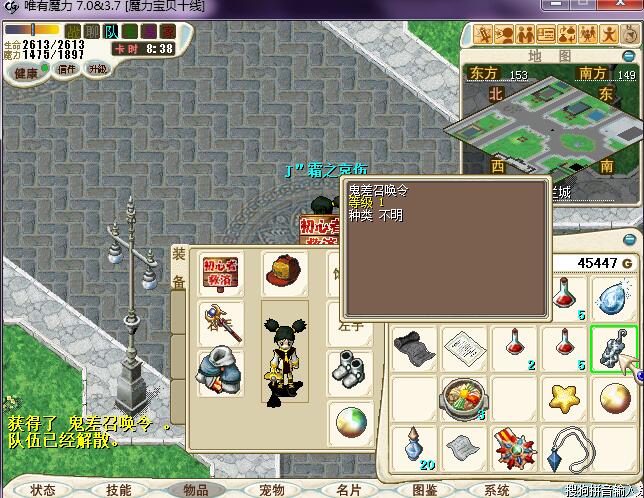The height and width of the screenshot is (498, 644).
Task: Click the 健康 health status button
Action: click(26, 72)
